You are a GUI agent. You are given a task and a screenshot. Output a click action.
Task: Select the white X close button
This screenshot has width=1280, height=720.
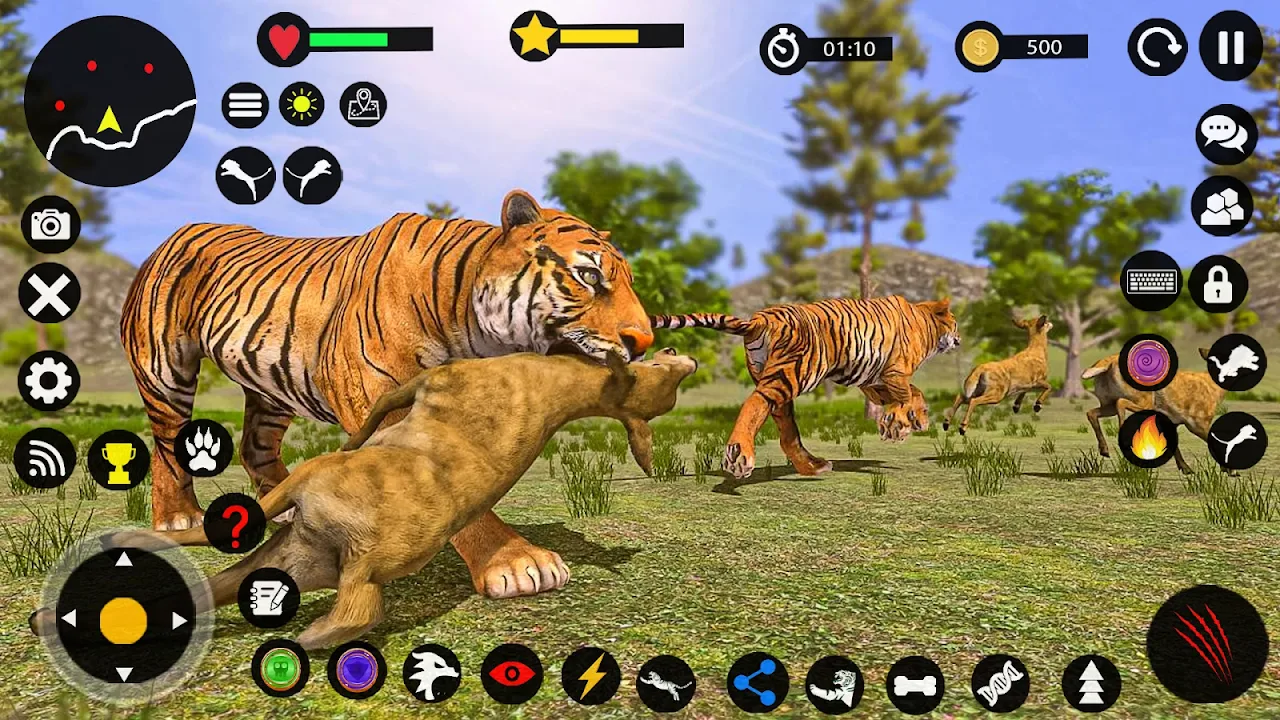point(49,295)
